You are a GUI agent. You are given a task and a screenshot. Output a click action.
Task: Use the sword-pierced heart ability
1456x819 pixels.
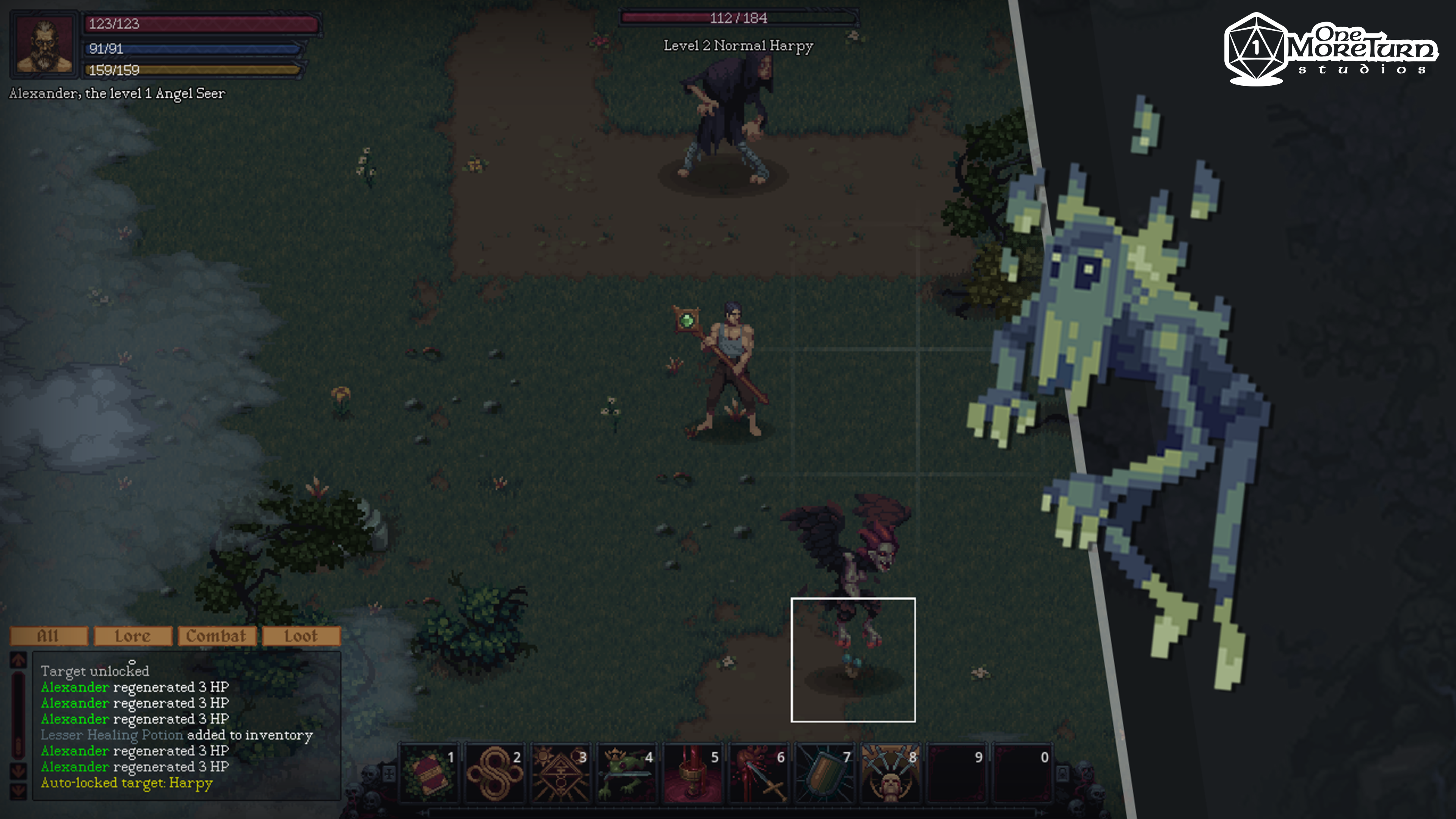758,773
